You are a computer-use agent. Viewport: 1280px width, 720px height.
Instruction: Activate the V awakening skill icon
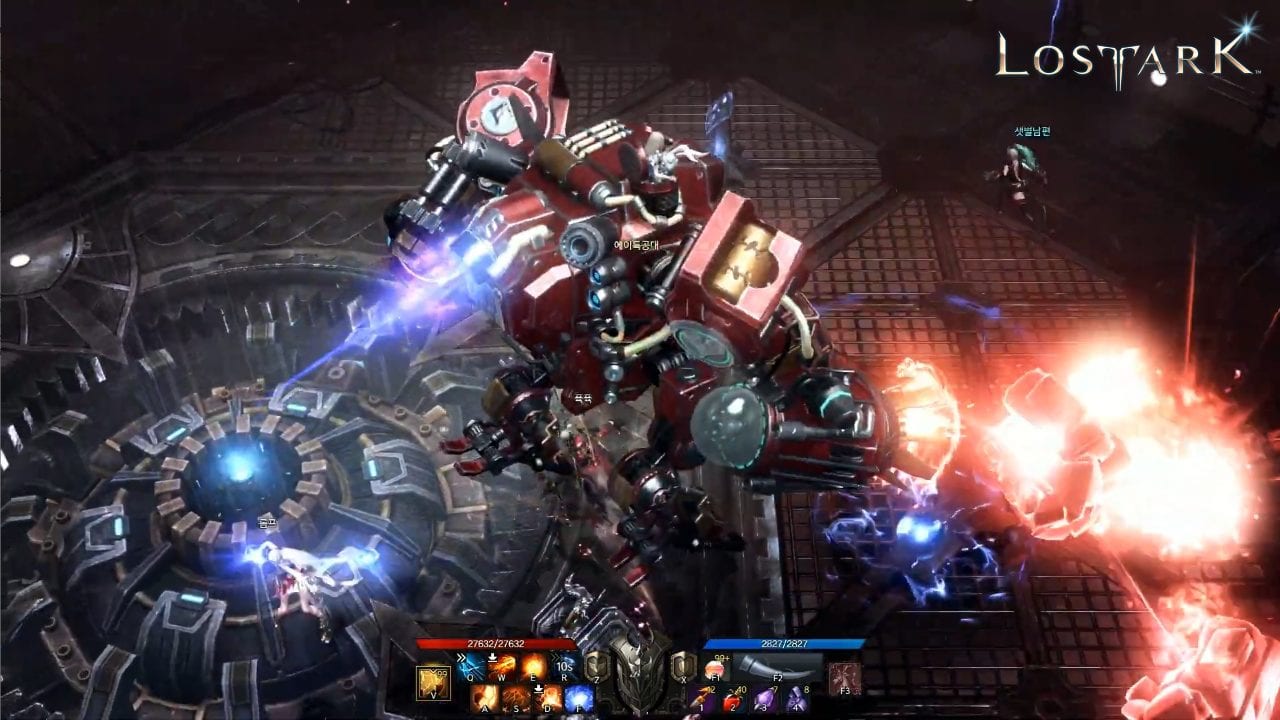pyautogui.click(x=432, y=682)
